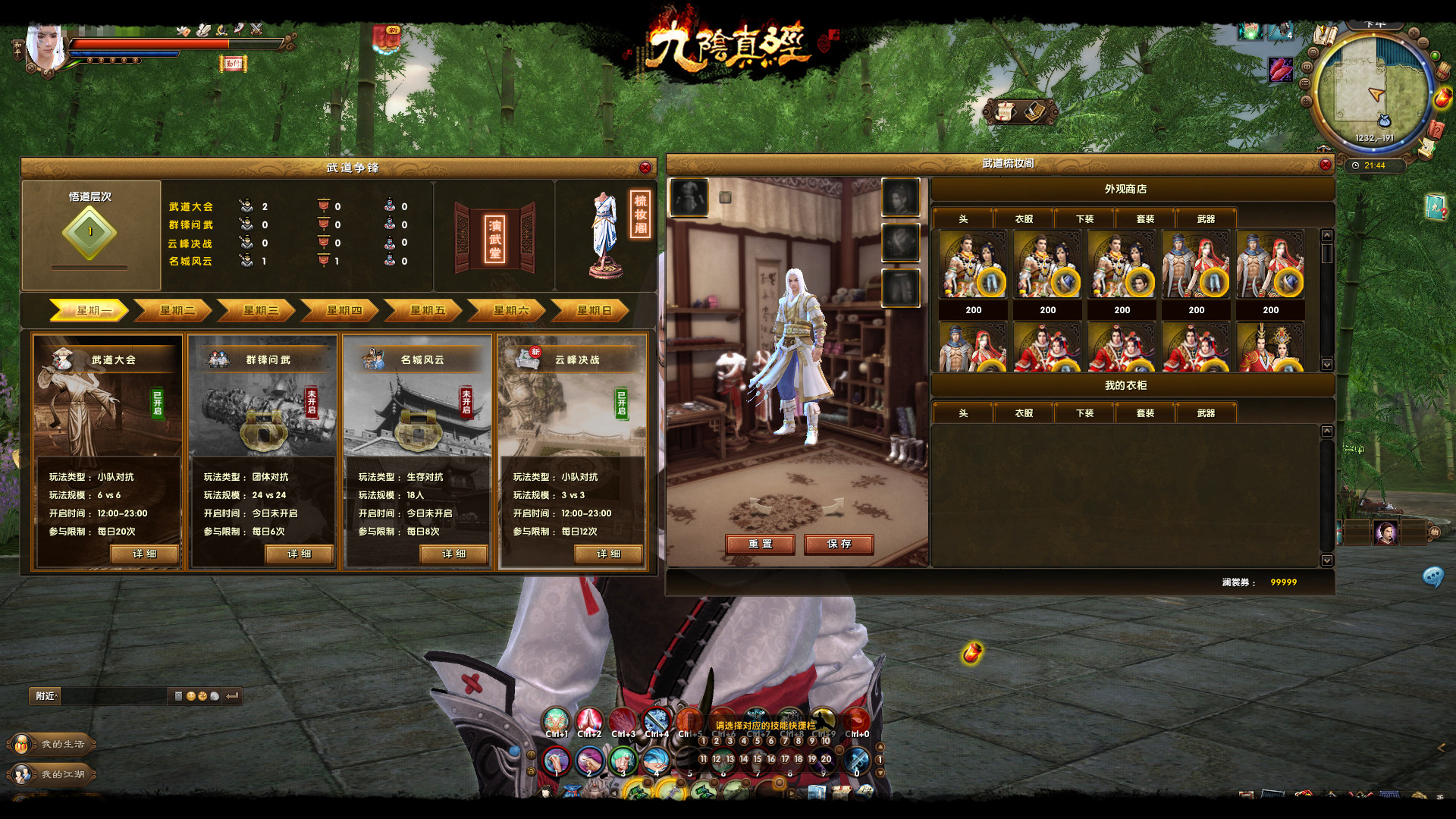Close the 武道争锋 window

pyautogui.click(x=645, y=168)
